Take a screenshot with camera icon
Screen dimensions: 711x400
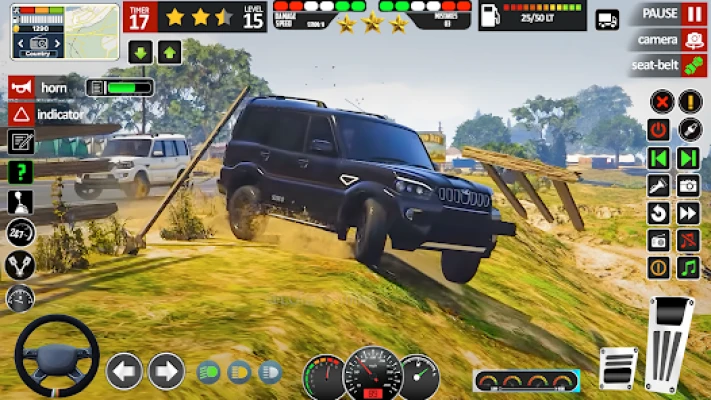coord(688,185)
